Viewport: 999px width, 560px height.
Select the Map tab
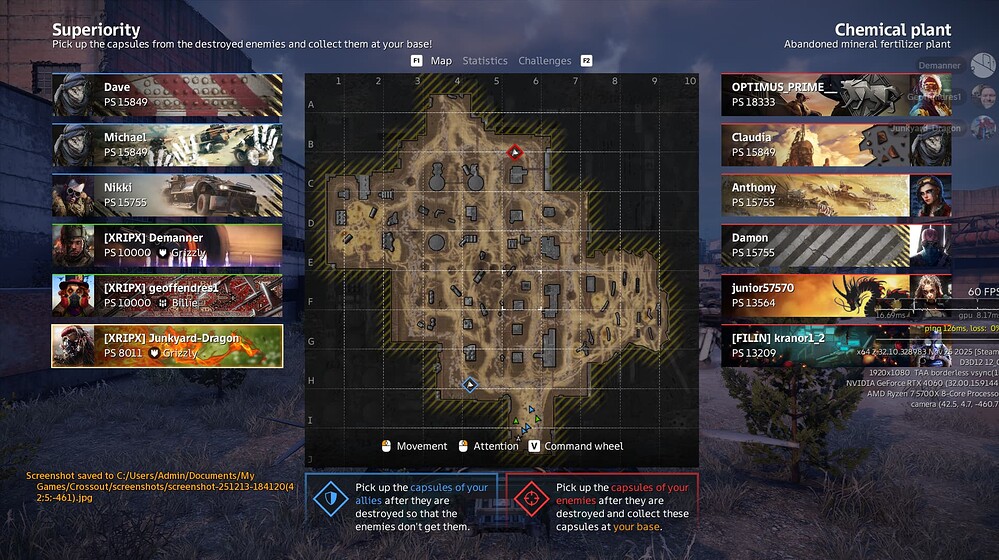[441, 61]
